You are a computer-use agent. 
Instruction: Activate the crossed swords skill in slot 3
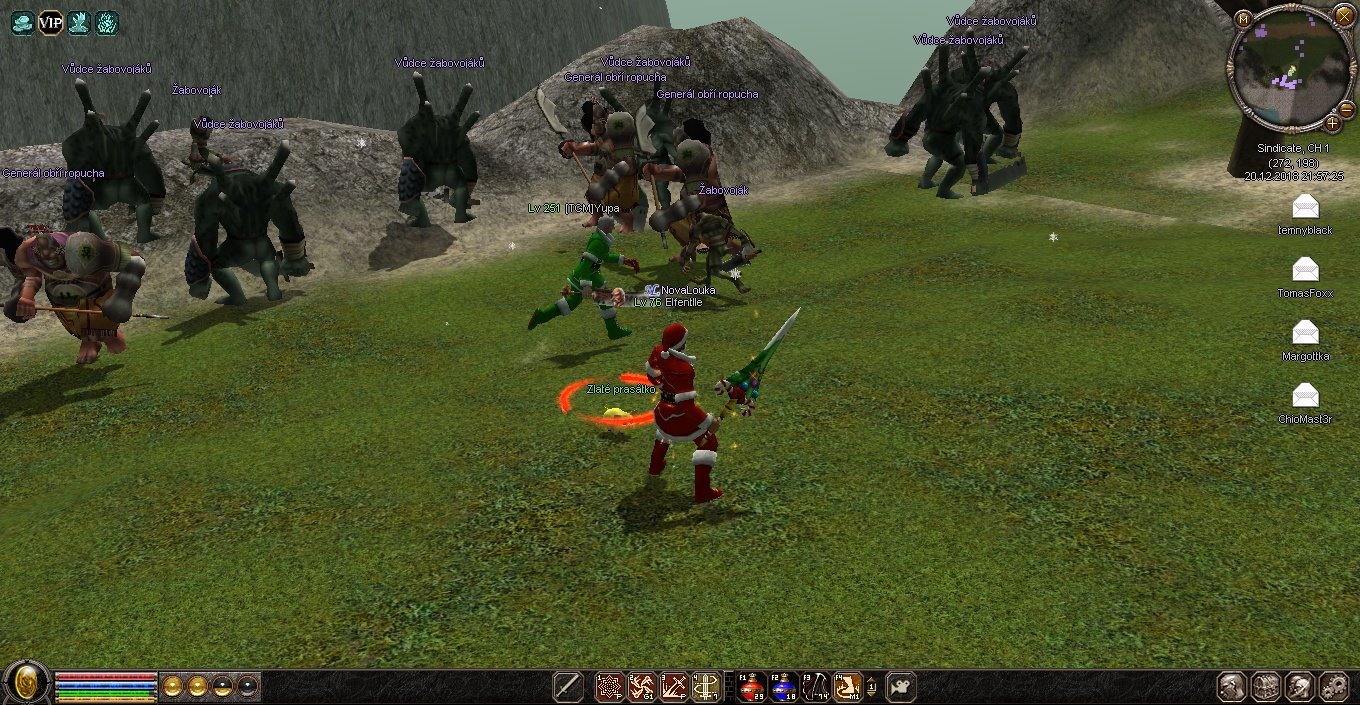tap(674, 687)
